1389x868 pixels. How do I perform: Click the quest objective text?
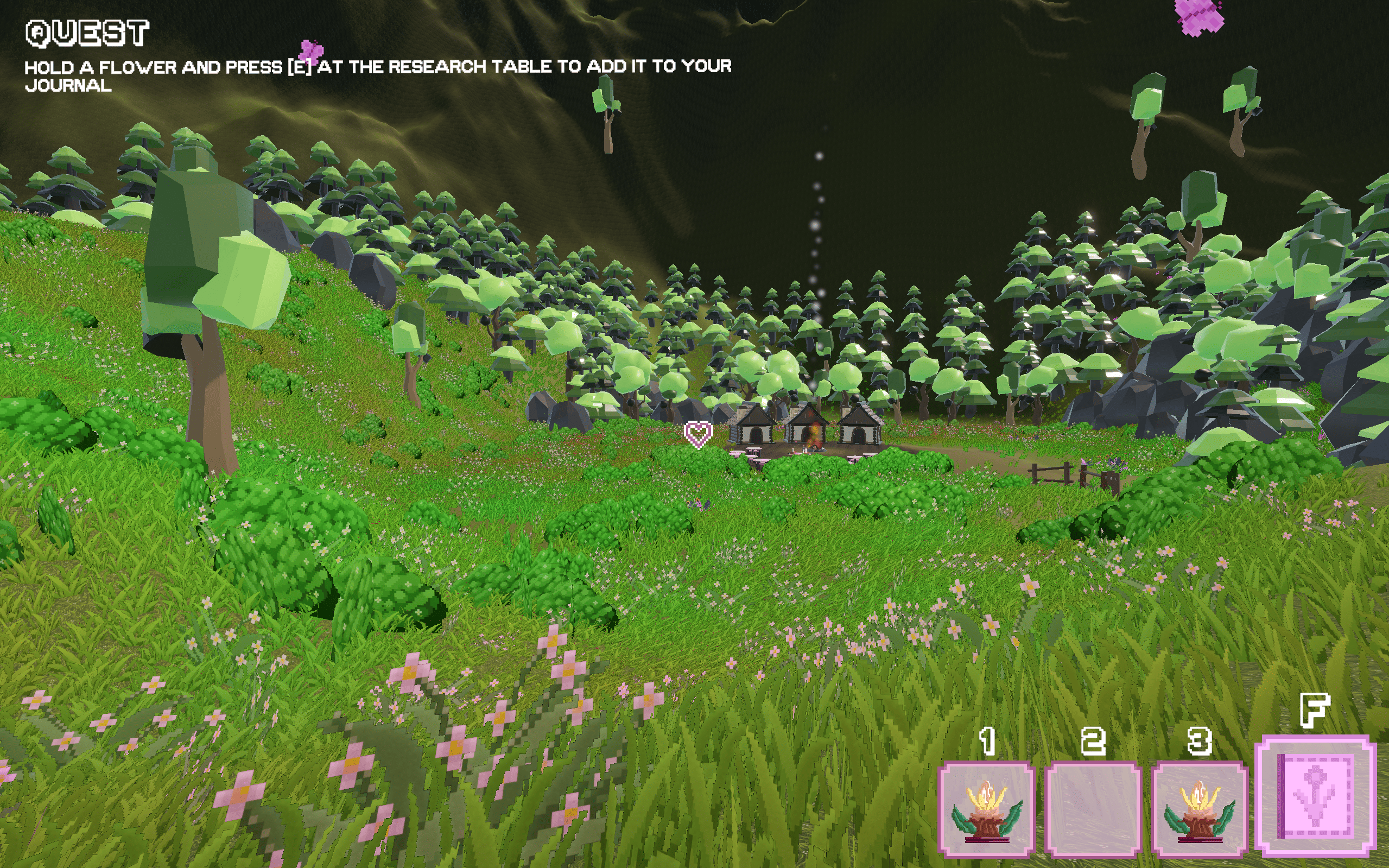click(x=378, y=75)
